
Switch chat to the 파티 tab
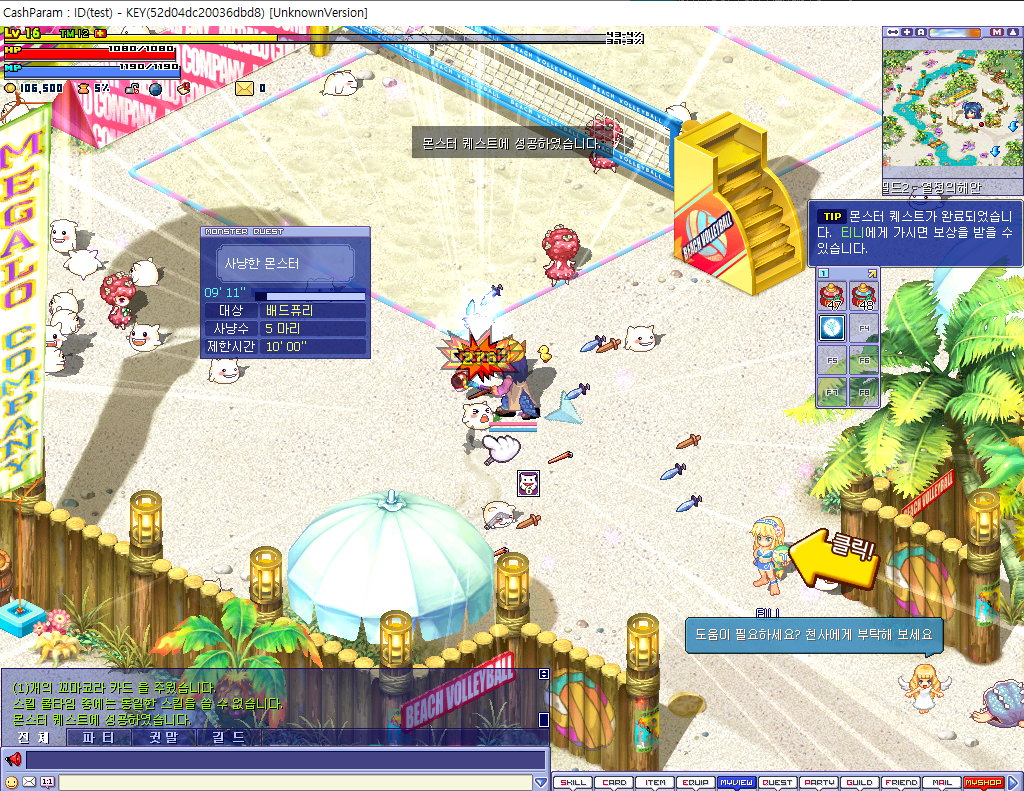(98, 738)
